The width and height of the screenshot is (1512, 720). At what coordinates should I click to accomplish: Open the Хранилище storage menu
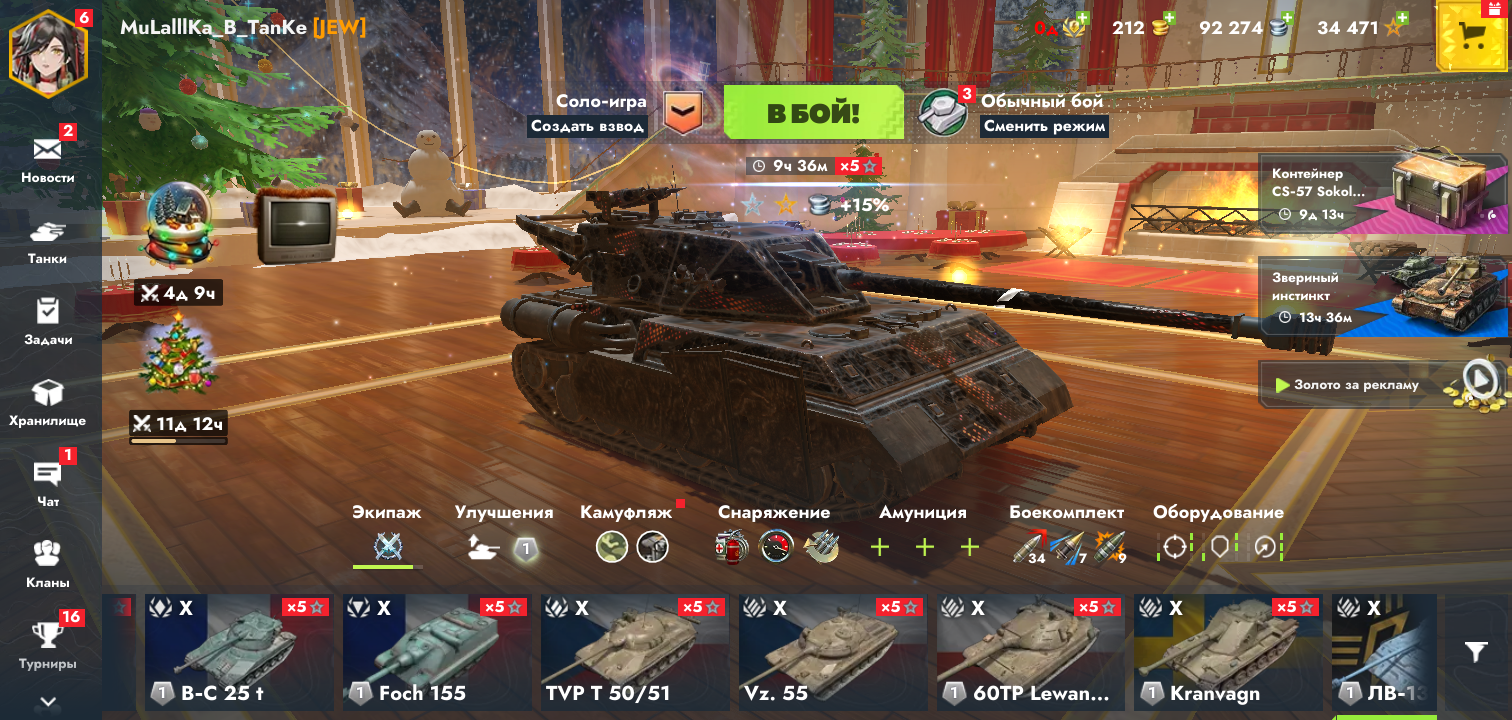click(x=48, y=402)
